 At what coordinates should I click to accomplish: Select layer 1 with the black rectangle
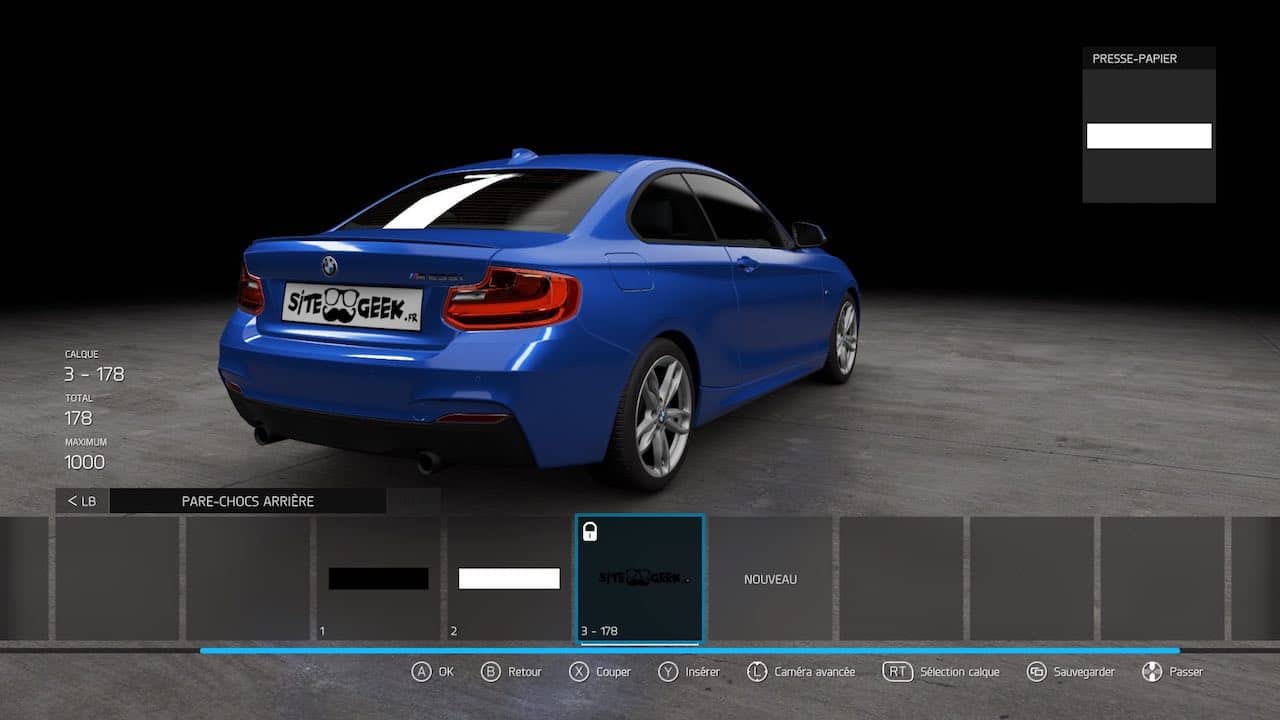pos(378,579)
